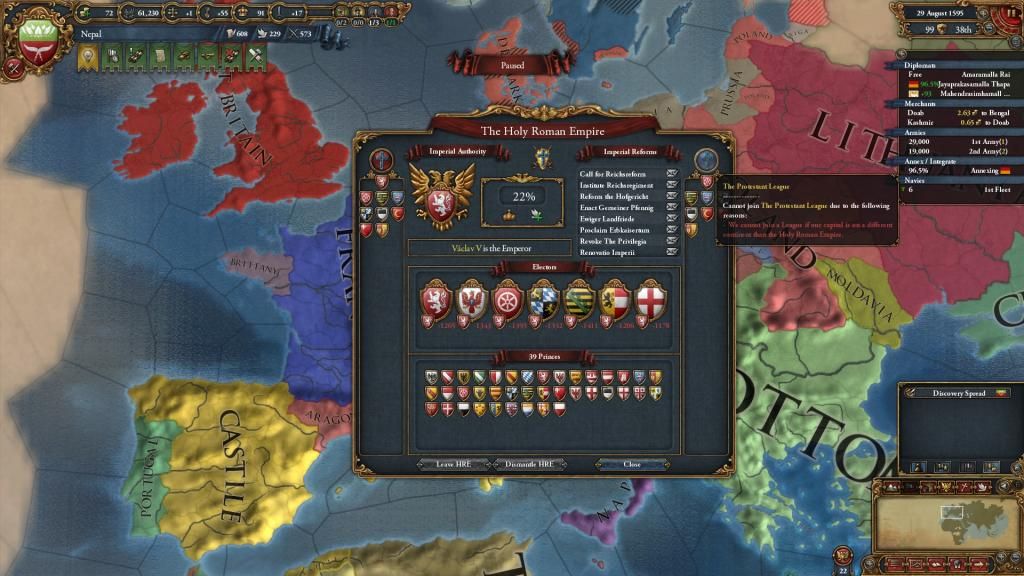Pick the white wheel elector shield

tap(508, 298)
